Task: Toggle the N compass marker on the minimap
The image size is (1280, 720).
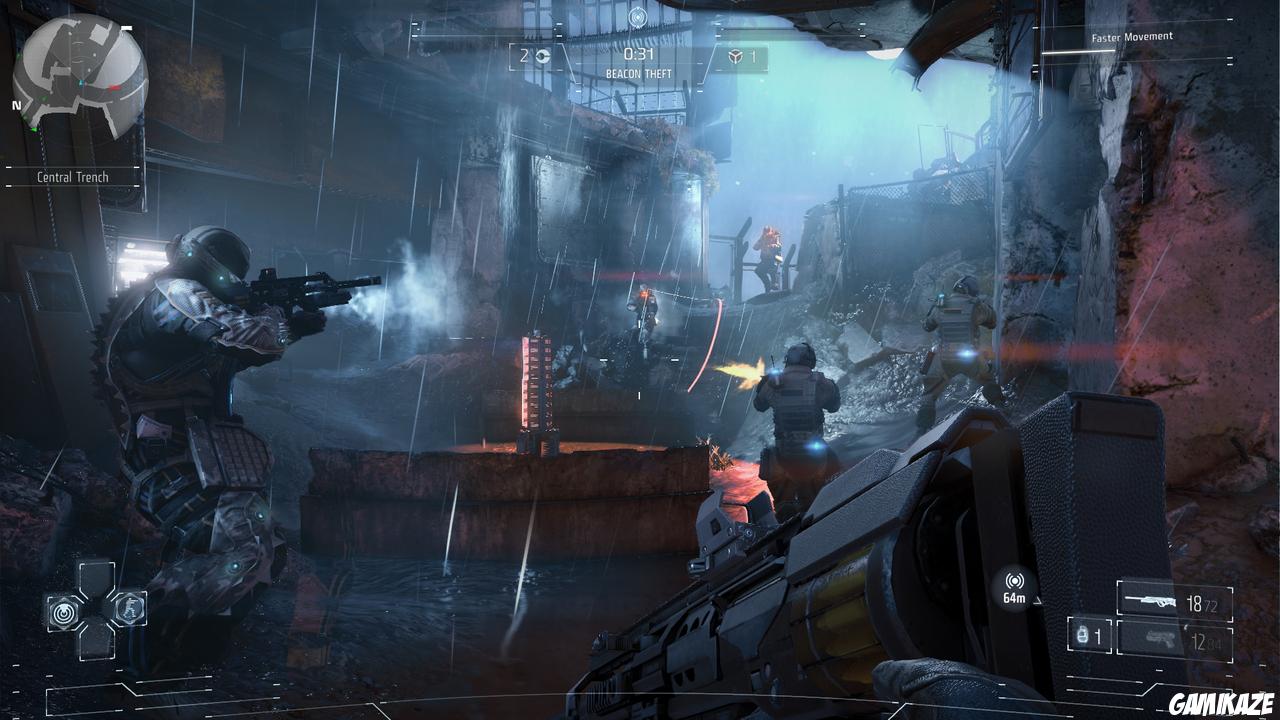Action: [14, 103]
